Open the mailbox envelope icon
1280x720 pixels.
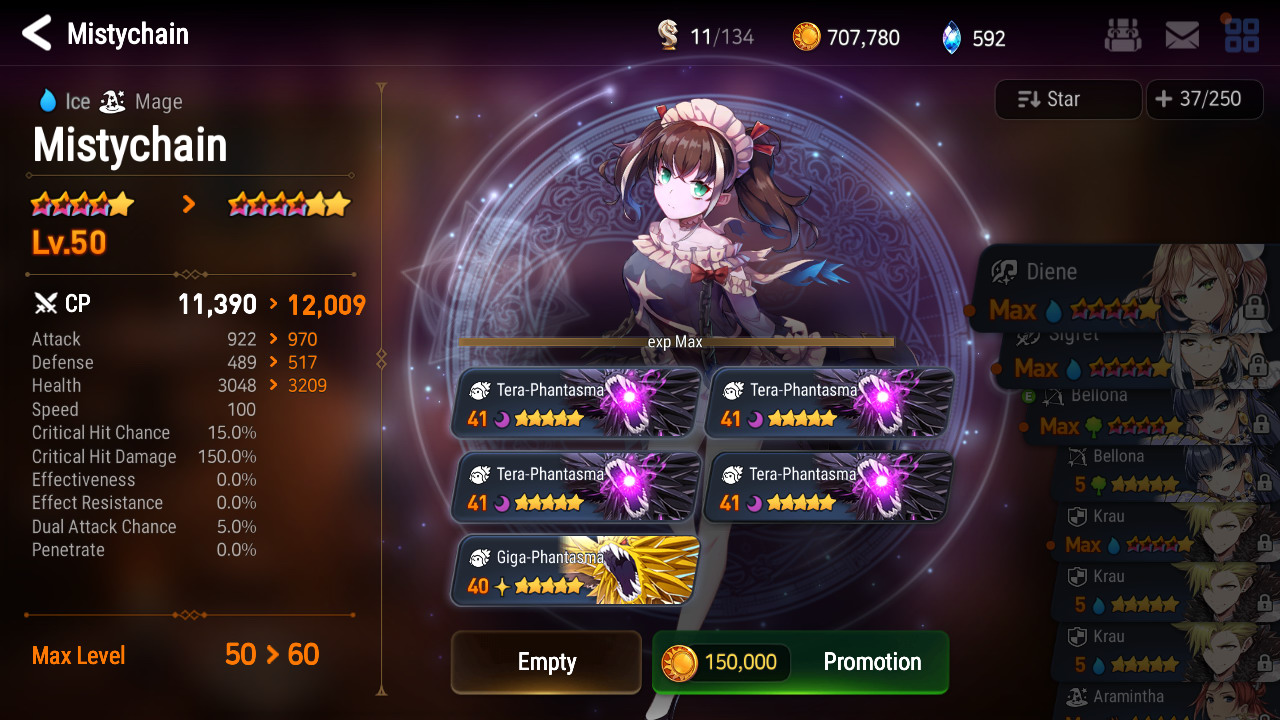point(1182,37)
